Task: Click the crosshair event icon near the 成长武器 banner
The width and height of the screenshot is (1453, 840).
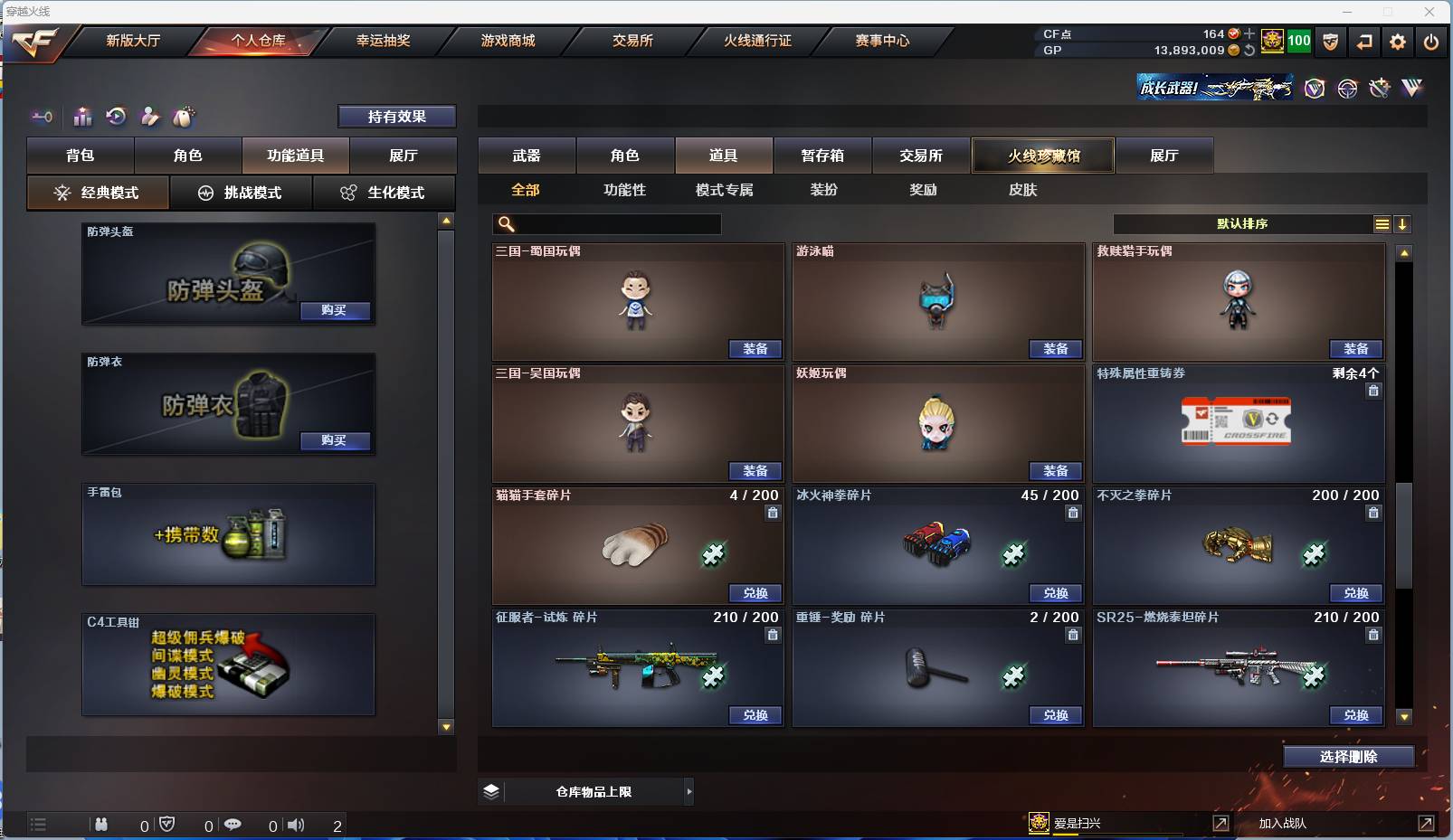Action: (1347, 88)
